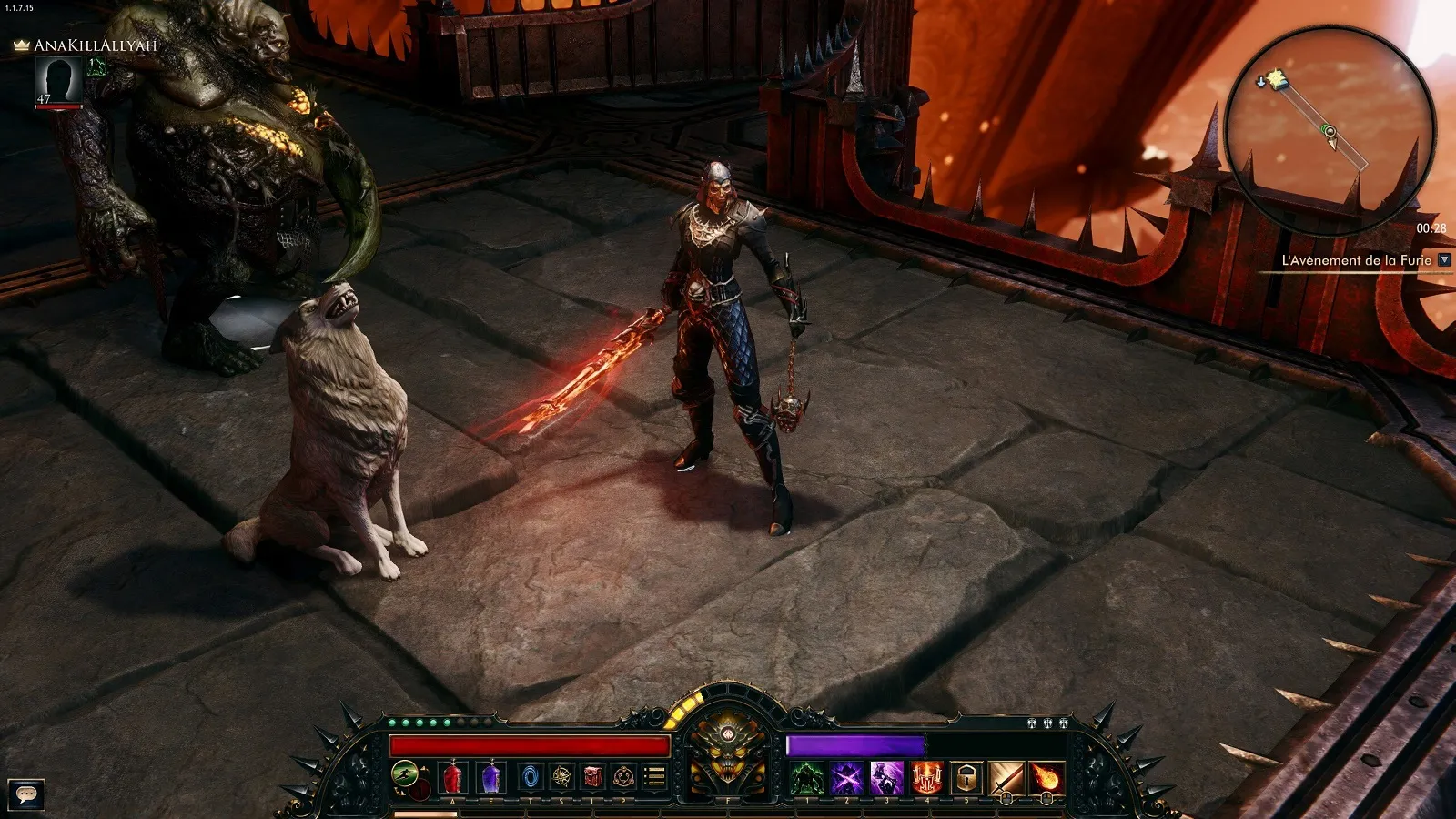Open the red backpack inventory
1456x819 pixels.
(x=593, y=777)
